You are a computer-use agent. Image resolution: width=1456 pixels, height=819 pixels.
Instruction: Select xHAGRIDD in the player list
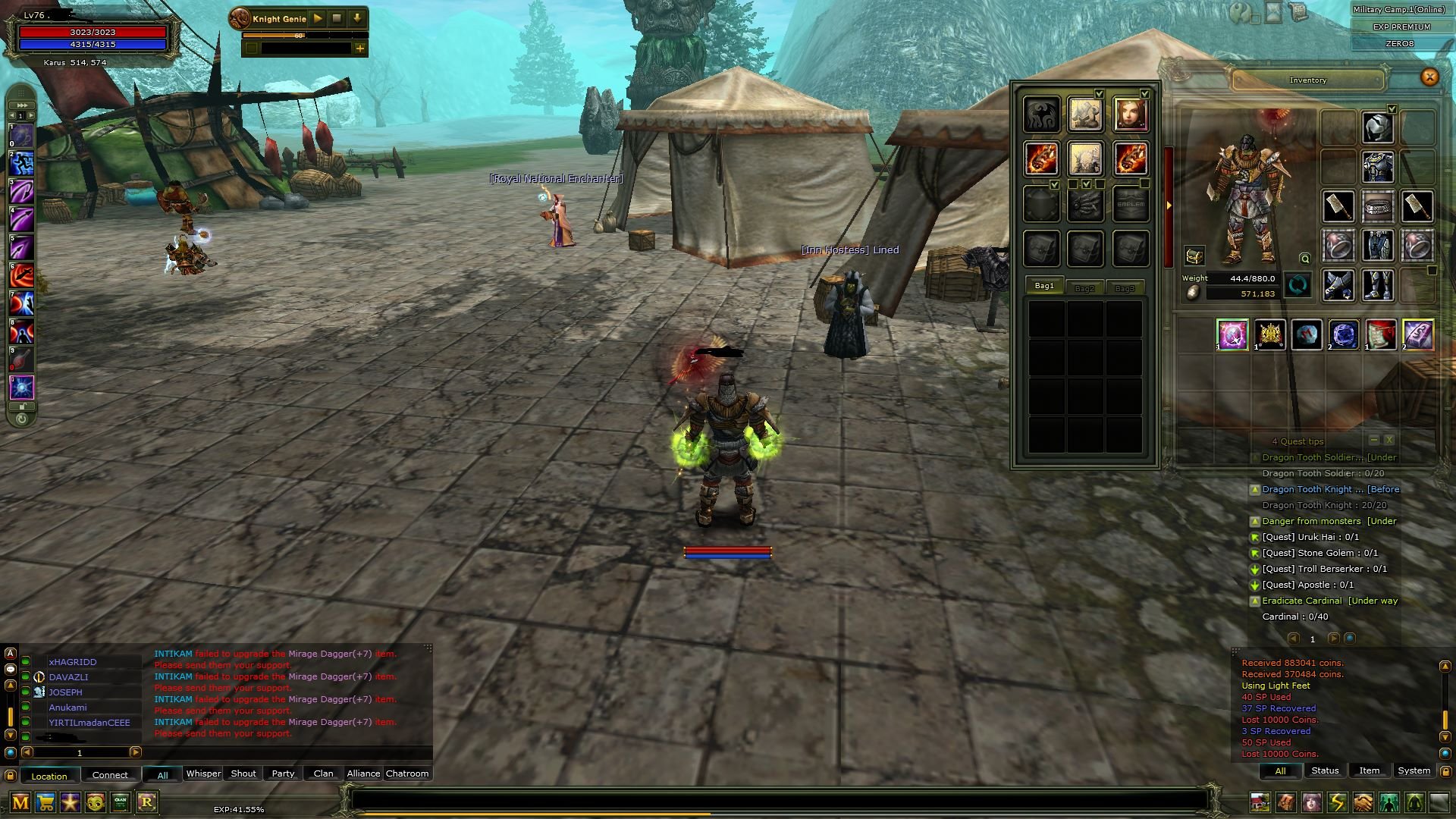coord(73,662)
